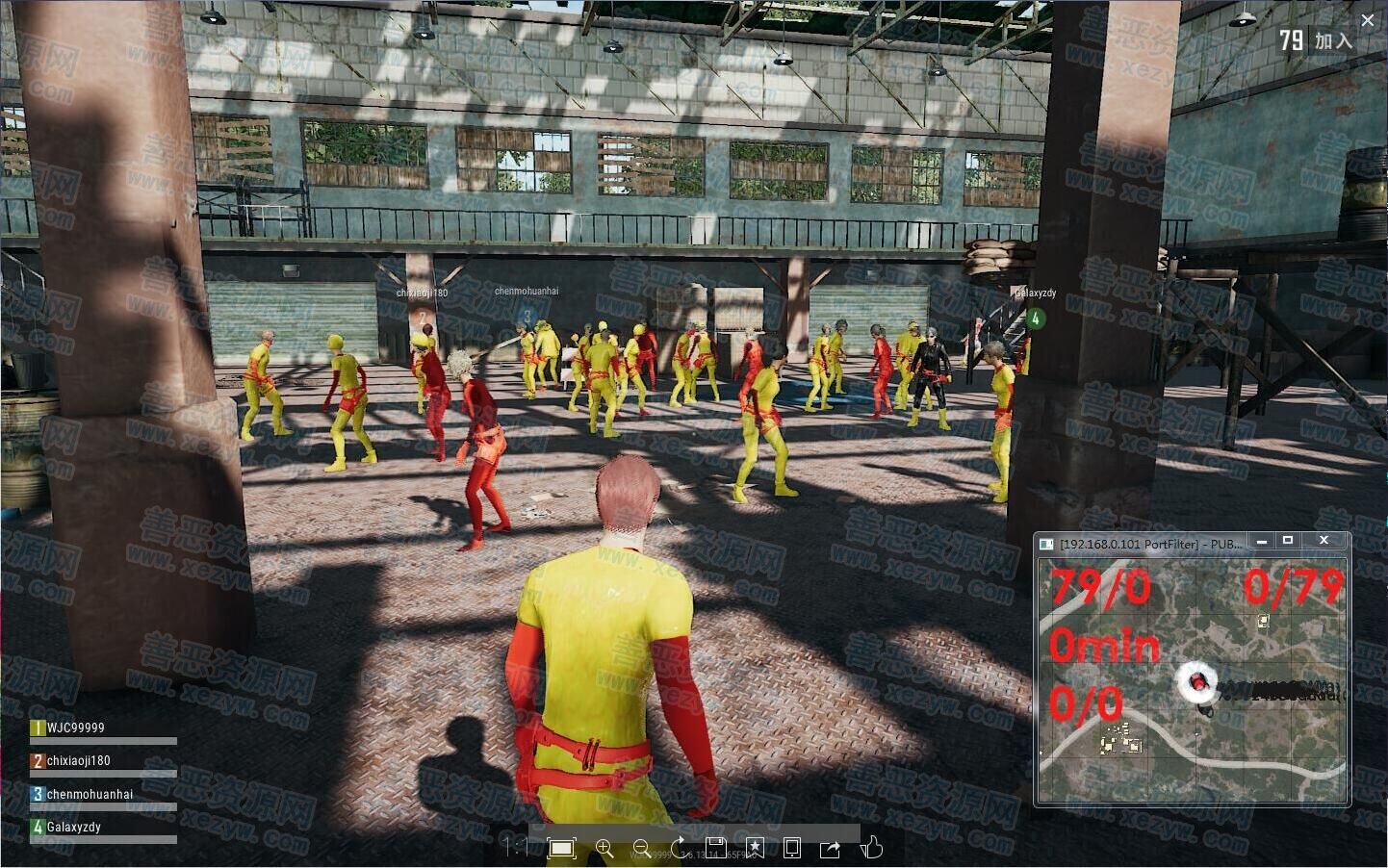Viewport: 1388px width, 868px height.
Task: Choose chenmohuanhai from the team list
Action: click(x=89, y=794)
